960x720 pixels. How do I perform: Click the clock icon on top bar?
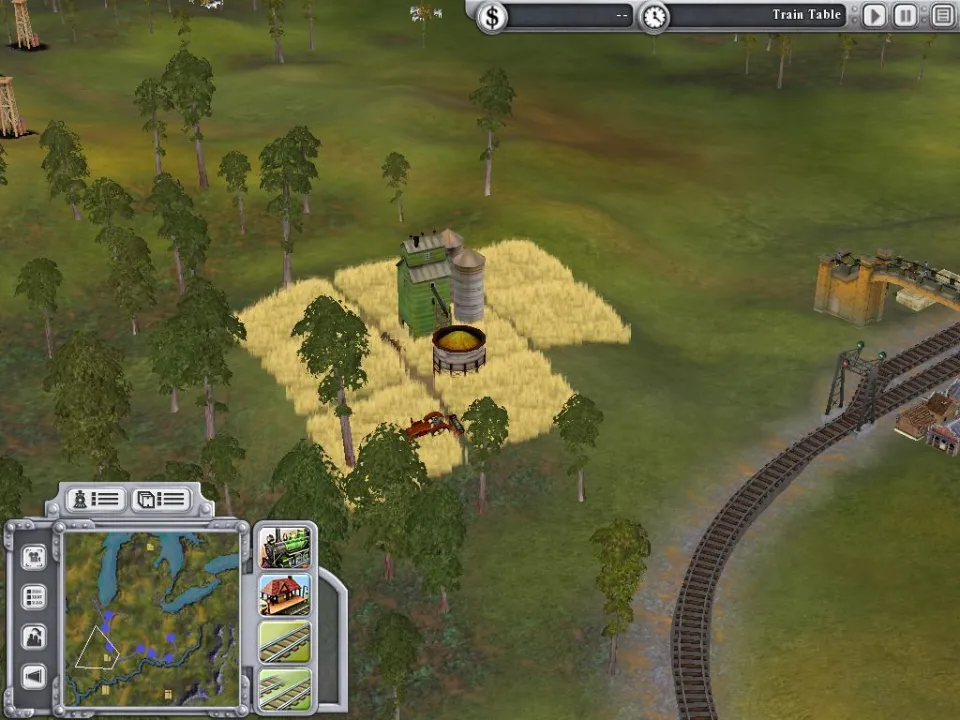point(654,16)
